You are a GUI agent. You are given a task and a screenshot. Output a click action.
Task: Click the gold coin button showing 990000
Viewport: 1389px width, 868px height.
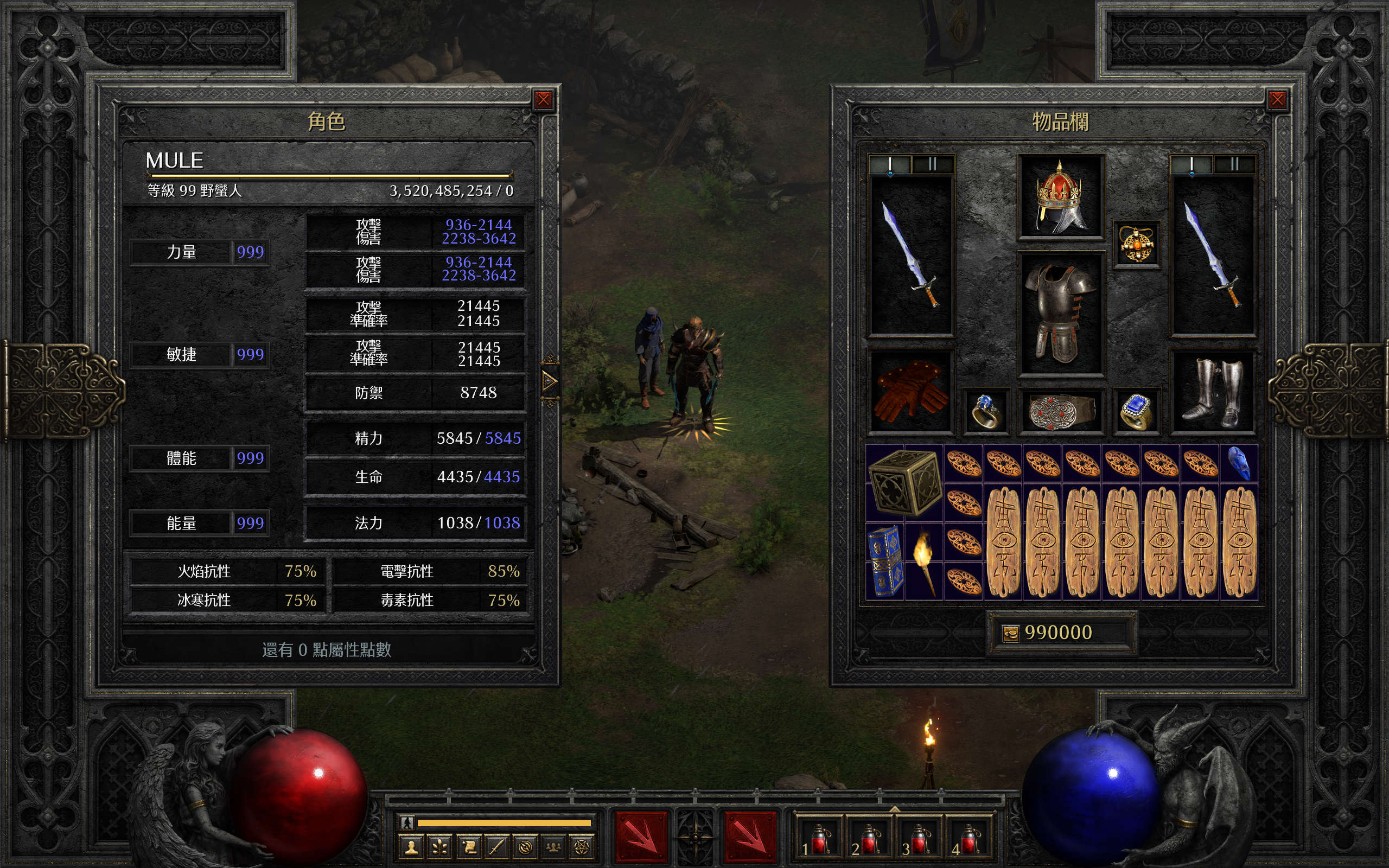[x=1010, y=633]
